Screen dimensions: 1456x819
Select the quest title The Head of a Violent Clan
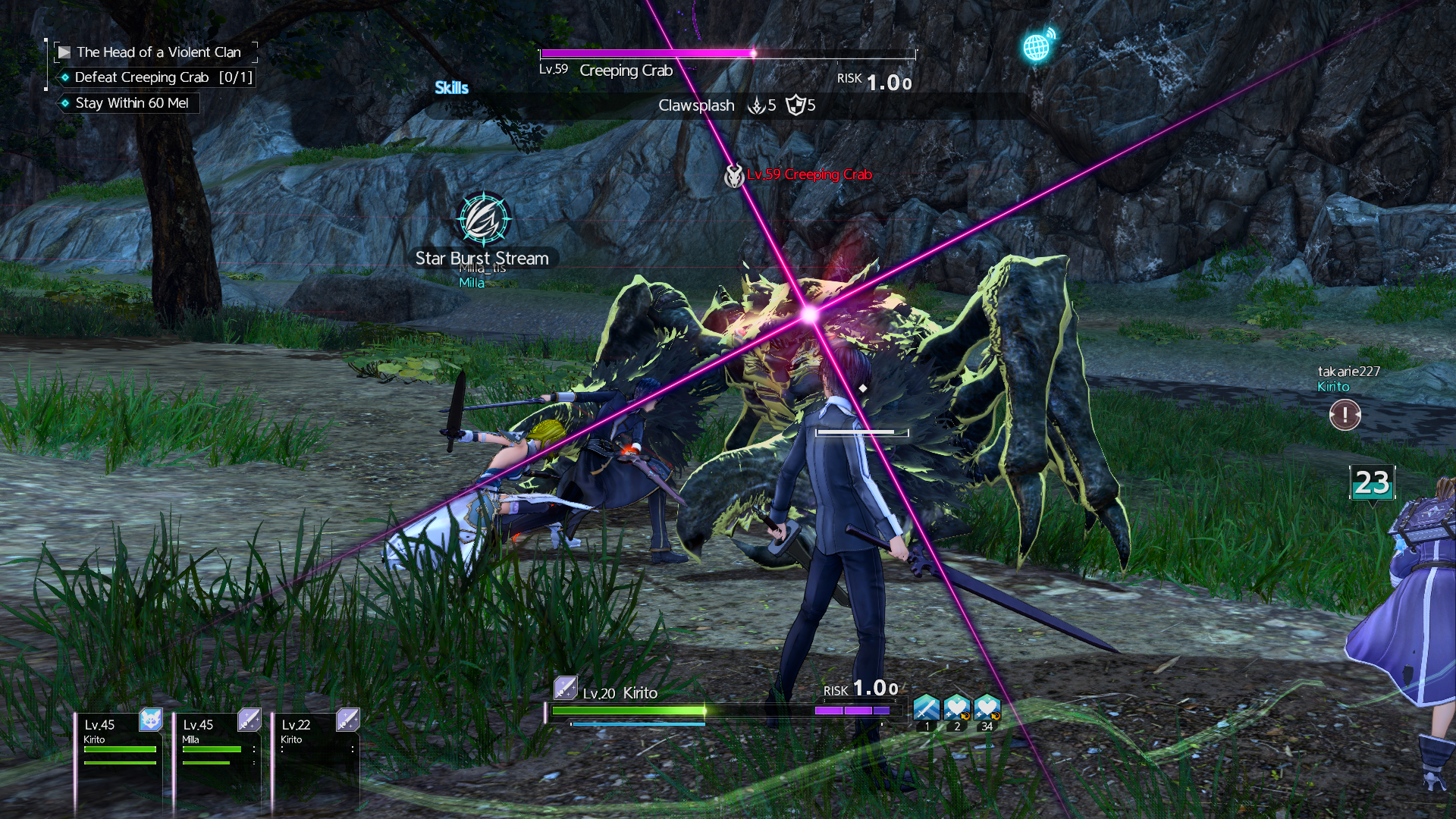tap(158, 52)
